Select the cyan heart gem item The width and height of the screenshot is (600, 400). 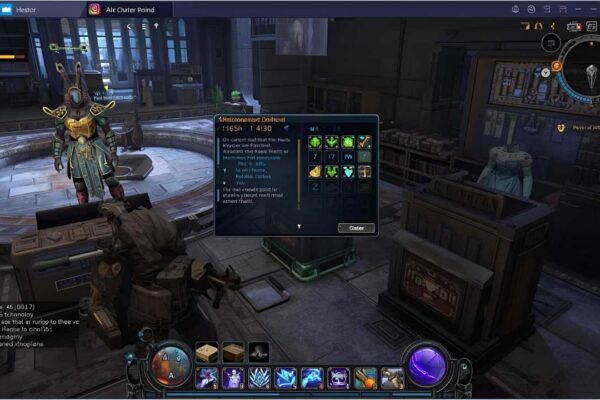pos(349,171)
